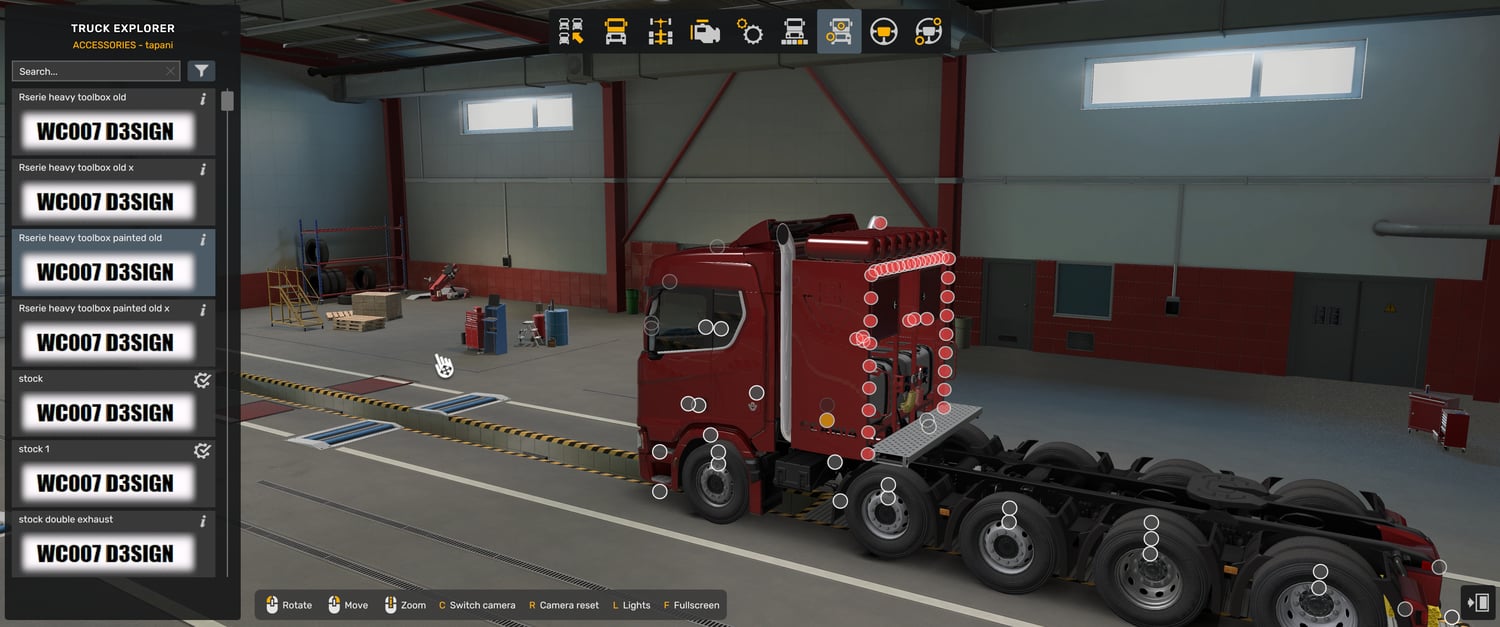The width and height of the screenshot is (1500, 627).
Task: Open the chassis configuration tab
Action: click(x=661, y=32)
